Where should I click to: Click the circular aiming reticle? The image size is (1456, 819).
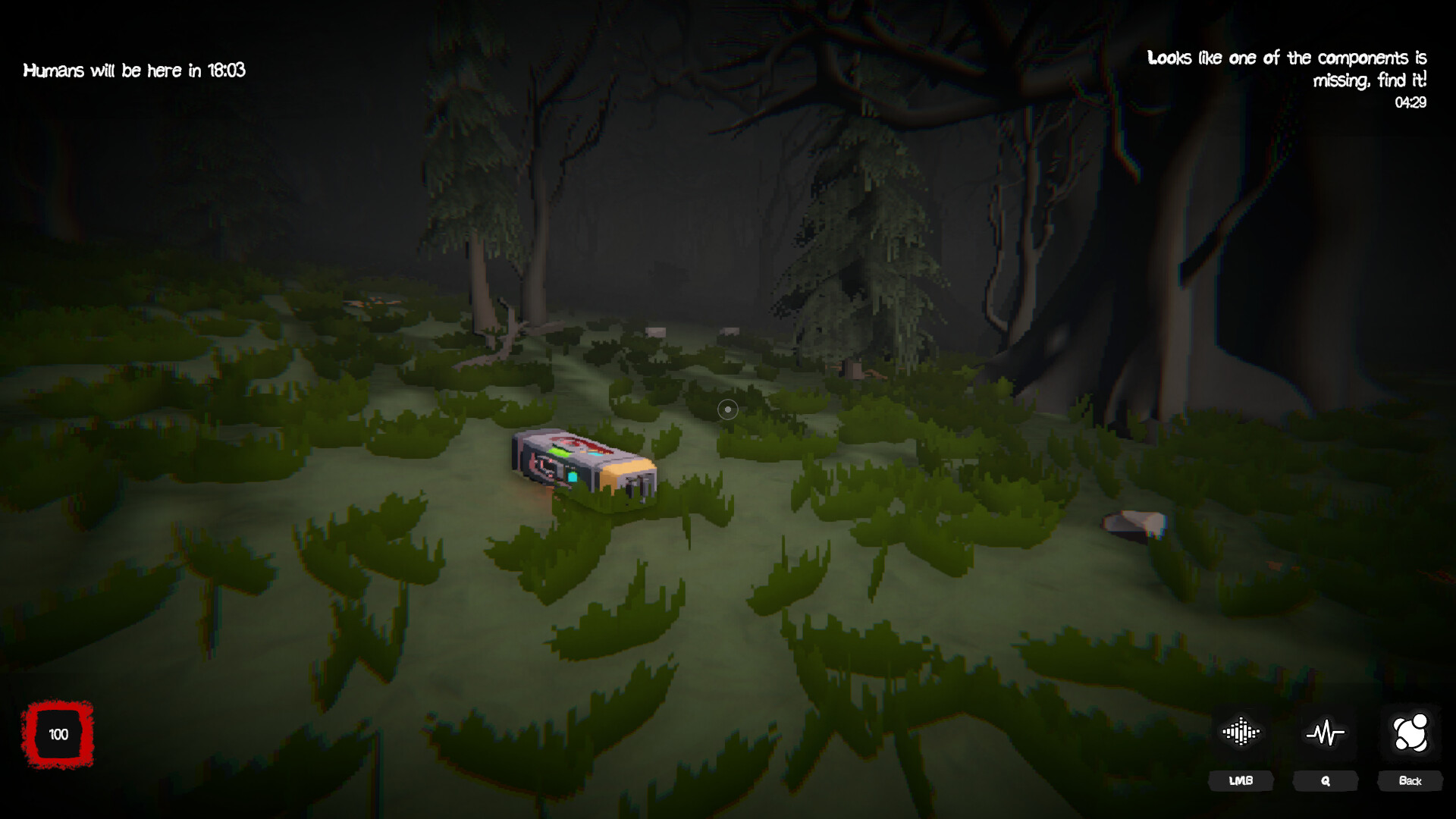[728, 409]
